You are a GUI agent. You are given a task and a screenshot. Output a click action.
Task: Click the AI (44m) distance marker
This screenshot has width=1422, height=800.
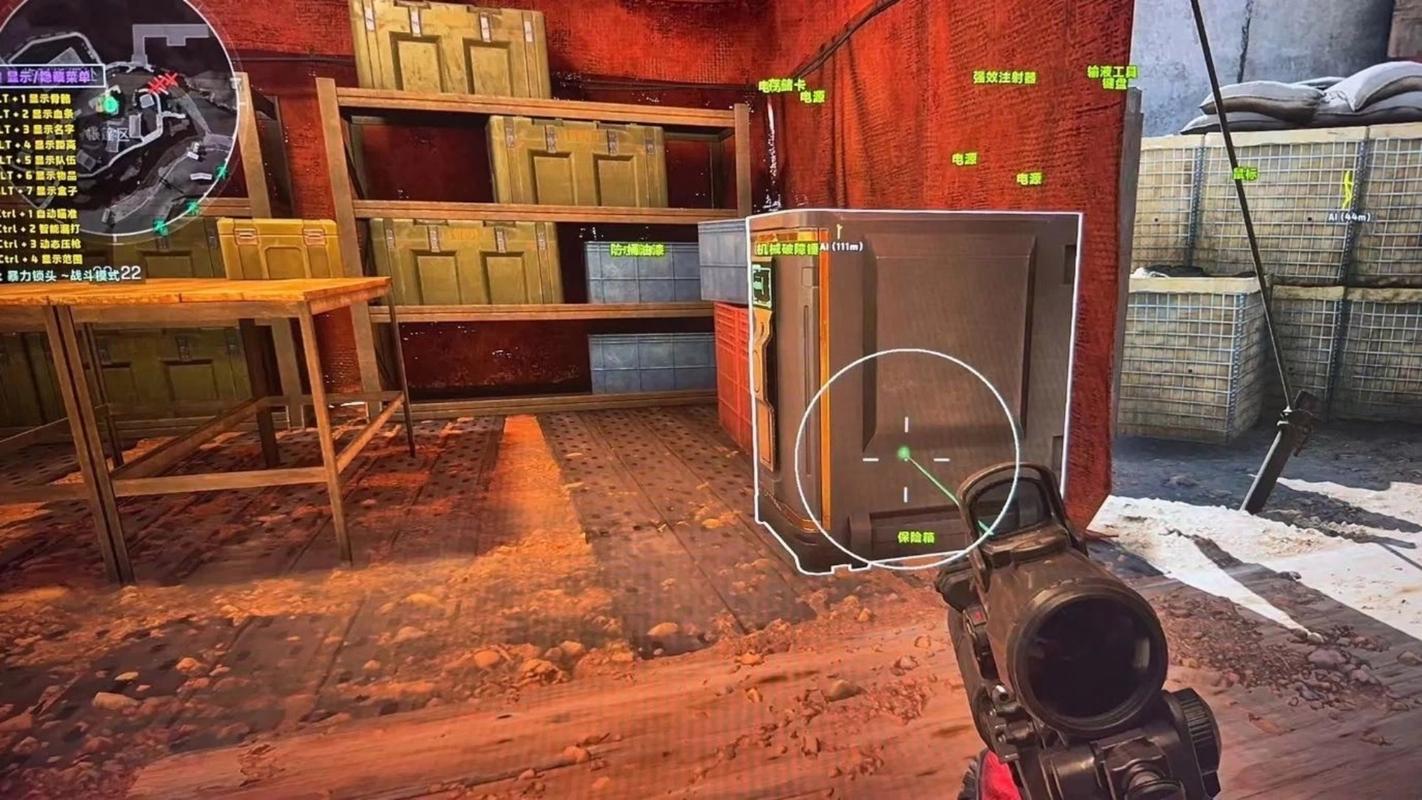pos(1348,217)
